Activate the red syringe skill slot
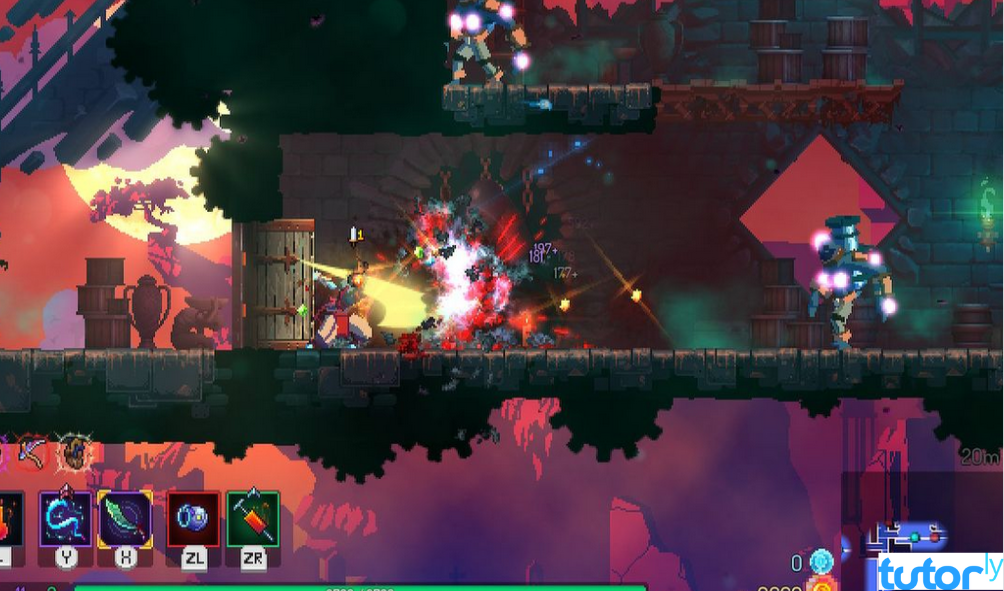 253,518
